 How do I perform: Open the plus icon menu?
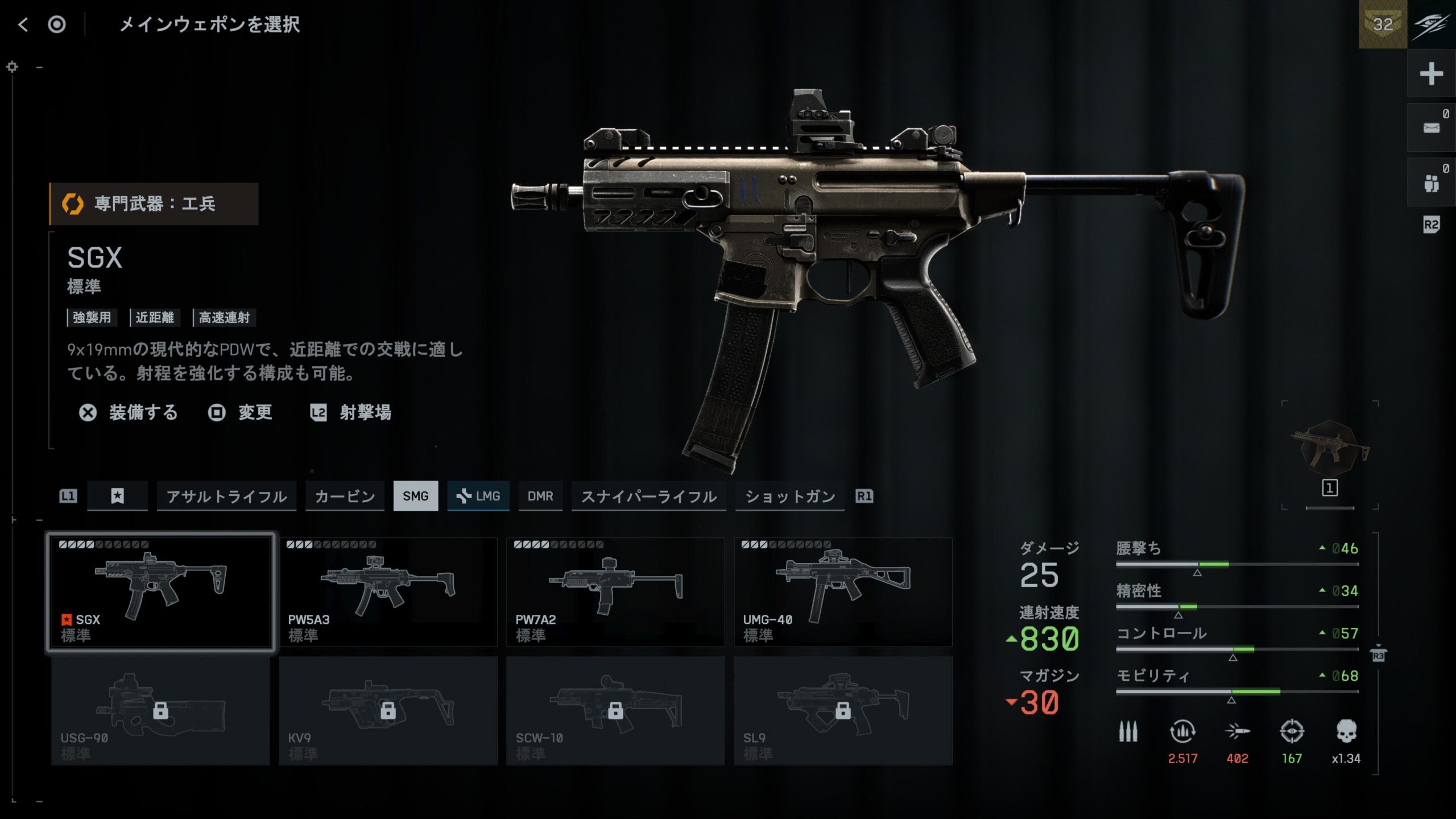pos(1431,74)
